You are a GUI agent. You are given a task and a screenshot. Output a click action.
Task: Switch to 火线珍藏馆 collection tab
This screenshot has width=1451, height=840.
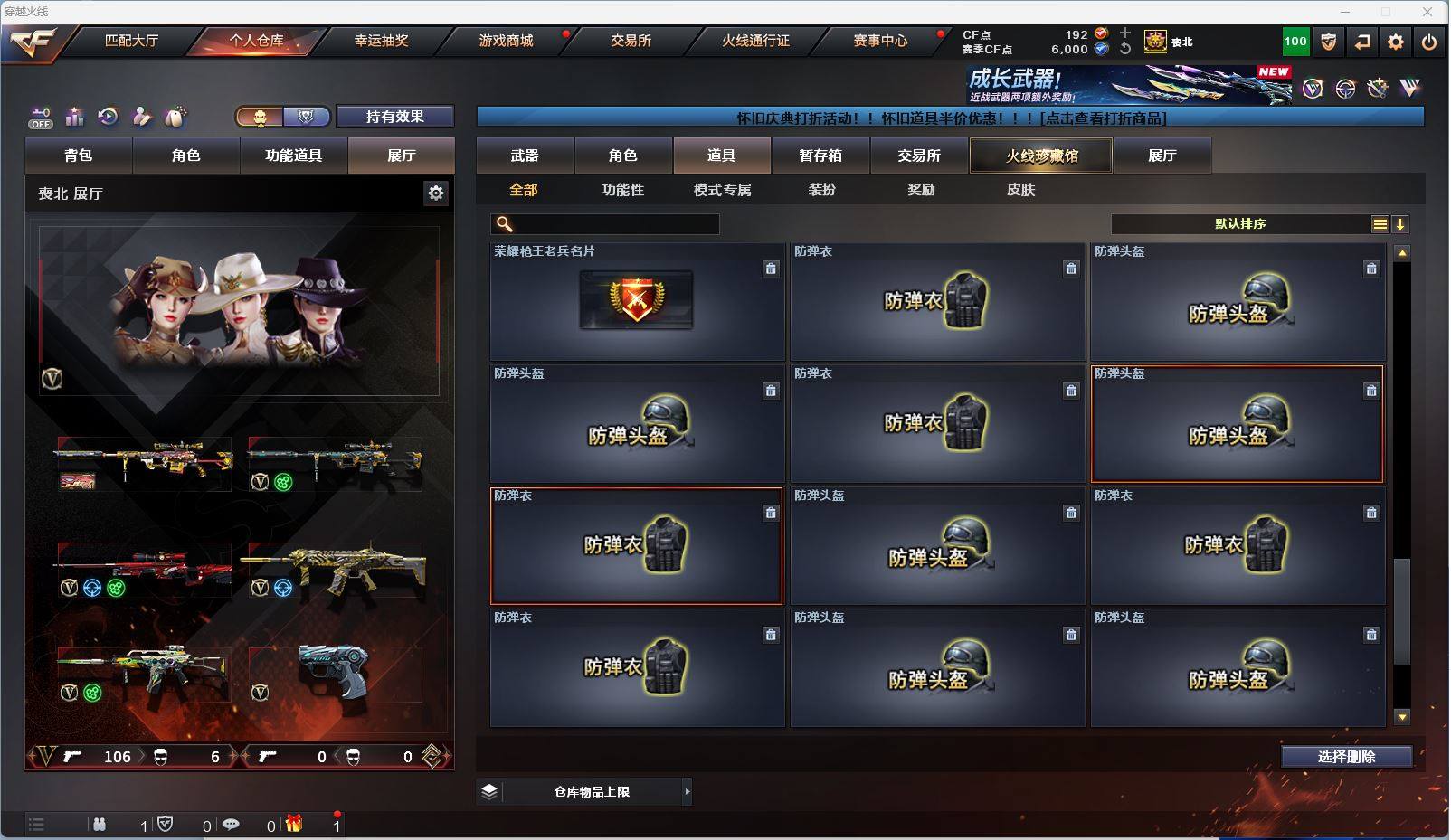point(1041,156)
